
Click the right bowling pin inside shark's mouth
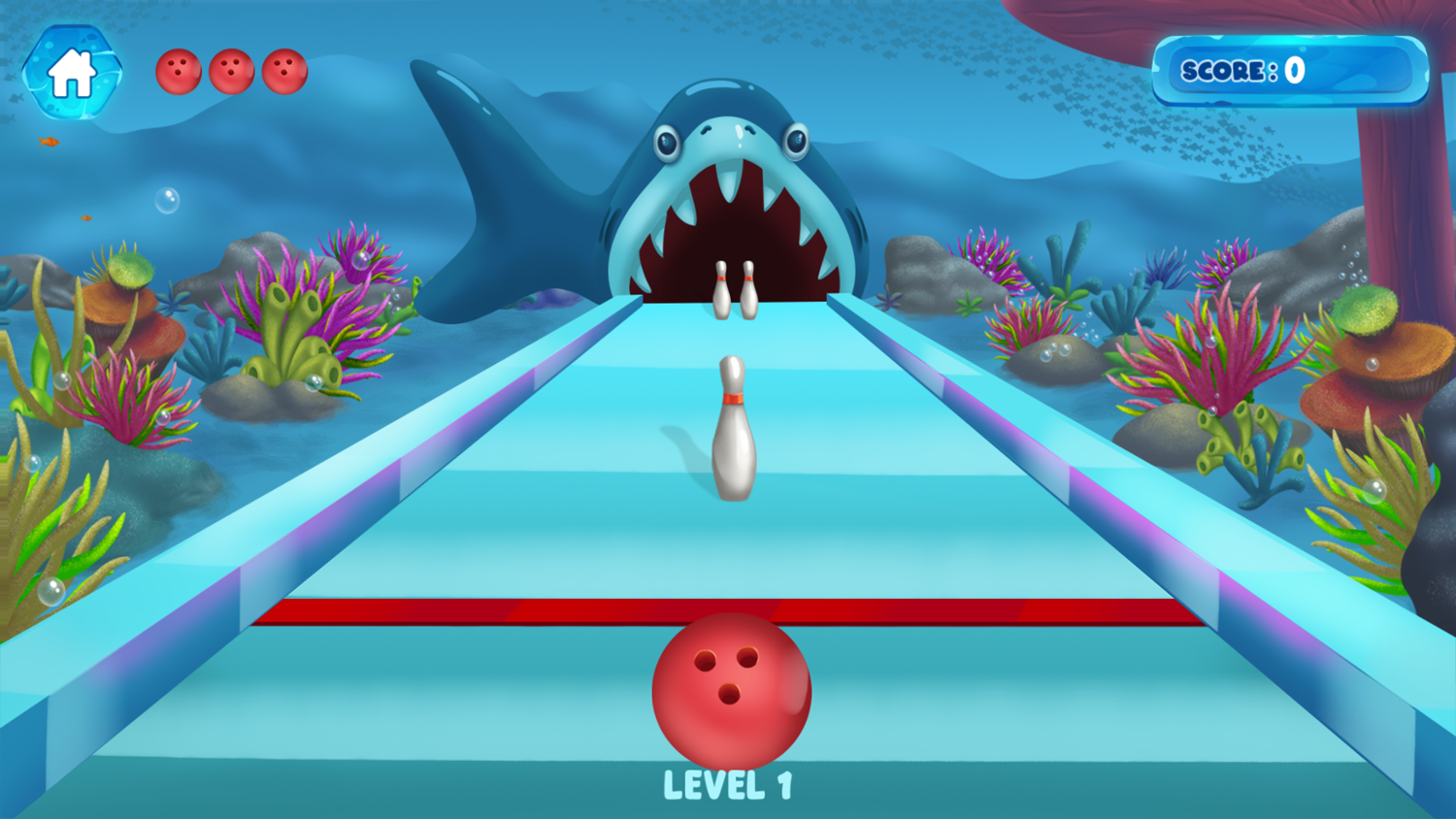pyautogui.click(x=748, y=286)
